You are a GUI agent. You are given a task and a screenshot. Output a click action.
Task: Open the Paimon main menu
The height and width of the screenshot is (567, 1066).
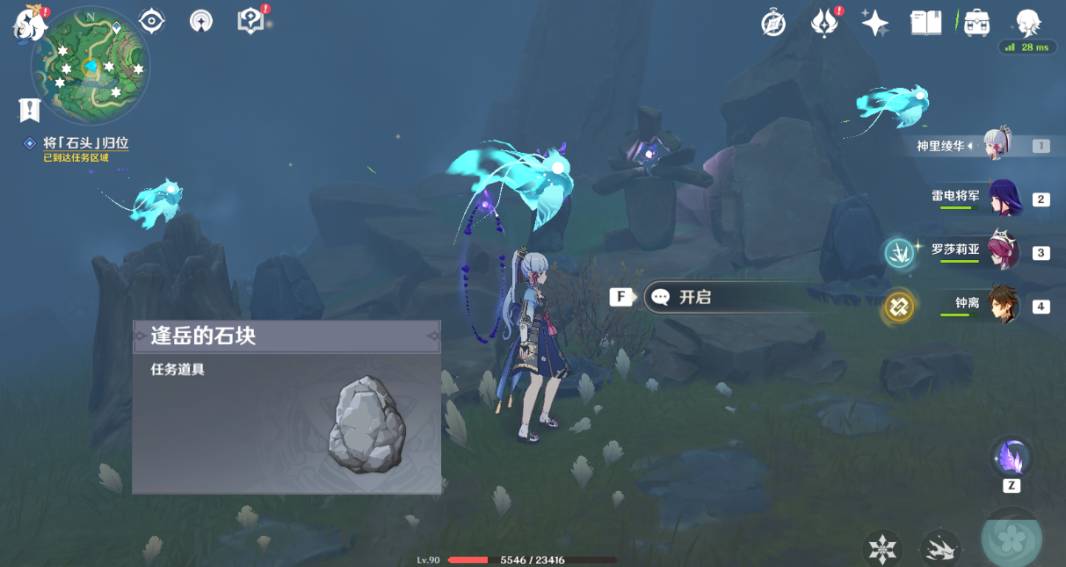point(28,22)
